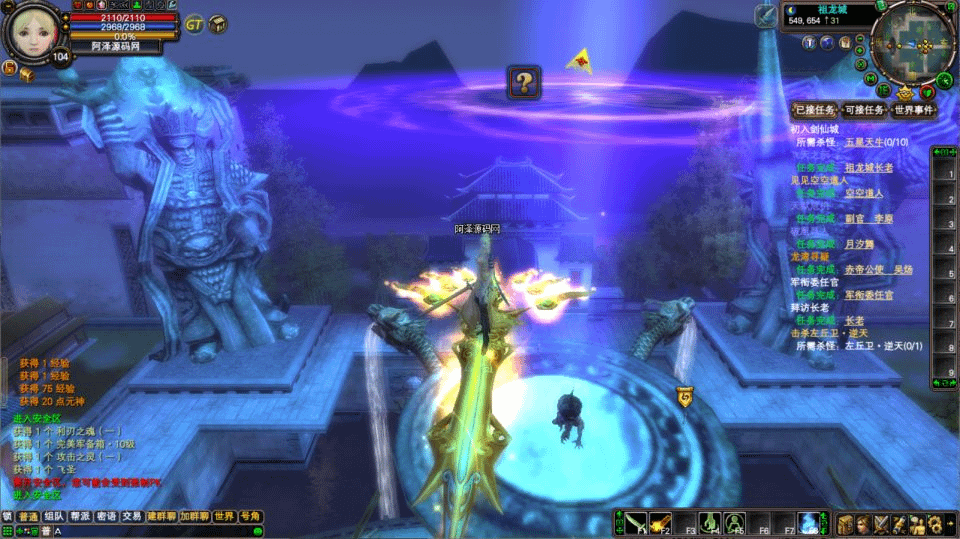Viewport: 960px width, 539px height.
Task: Click the green M map button
Action: click(x=872, y=79)
